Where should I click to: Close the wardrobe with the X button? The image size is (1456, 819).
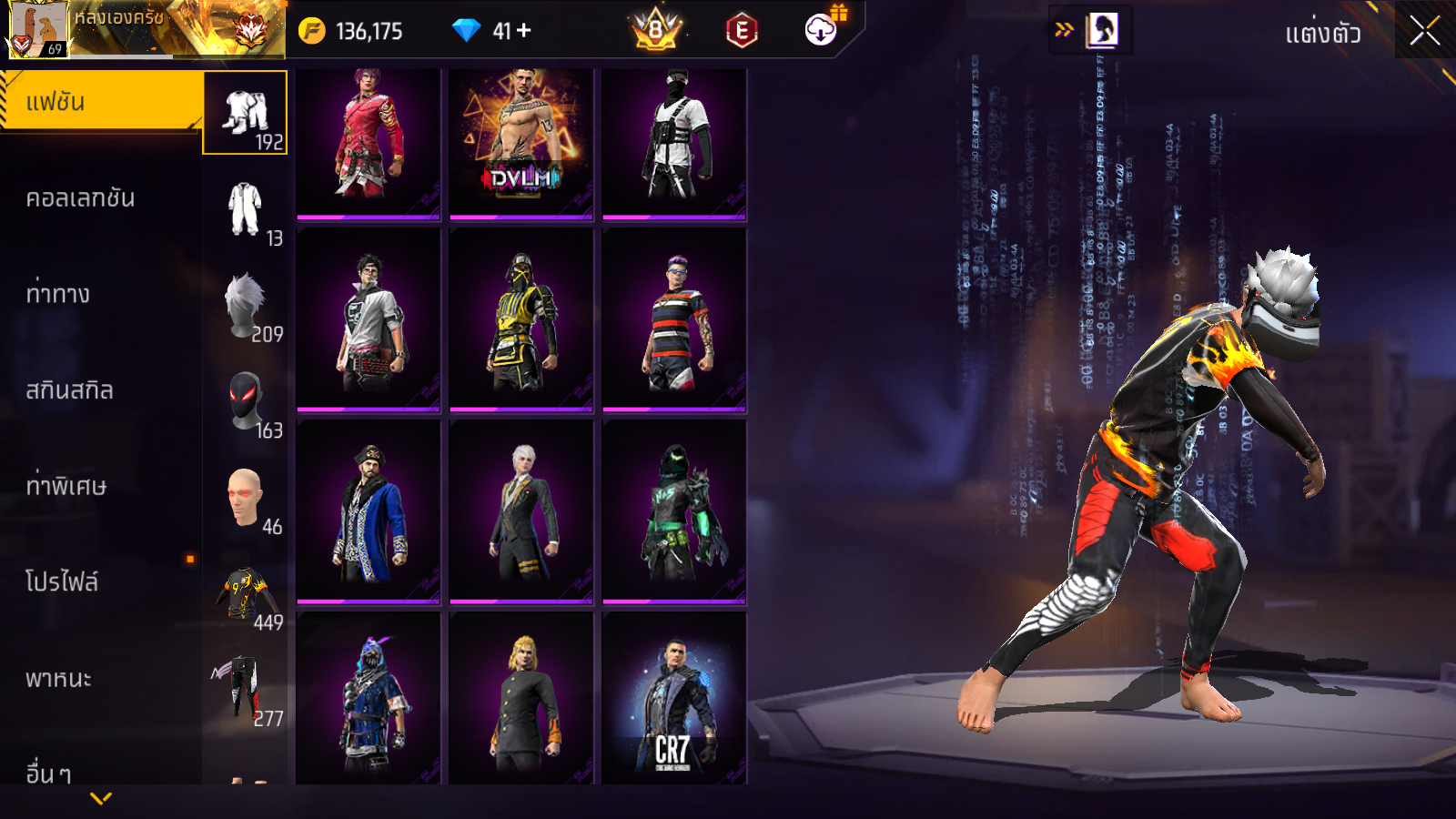click(1424, 32)
